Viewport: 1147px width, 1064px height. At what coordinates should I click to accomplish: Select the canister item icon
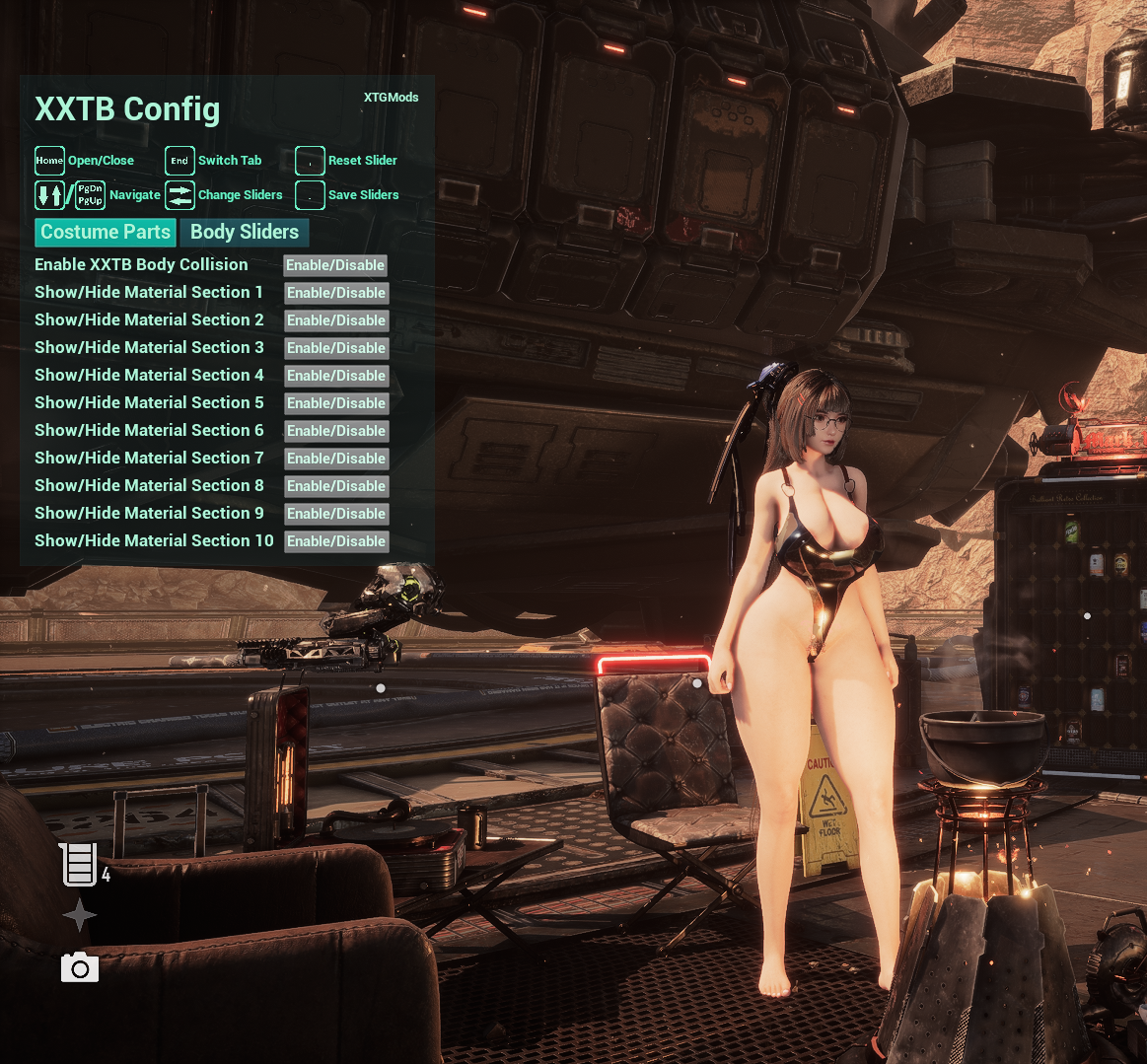click(79, 864)
